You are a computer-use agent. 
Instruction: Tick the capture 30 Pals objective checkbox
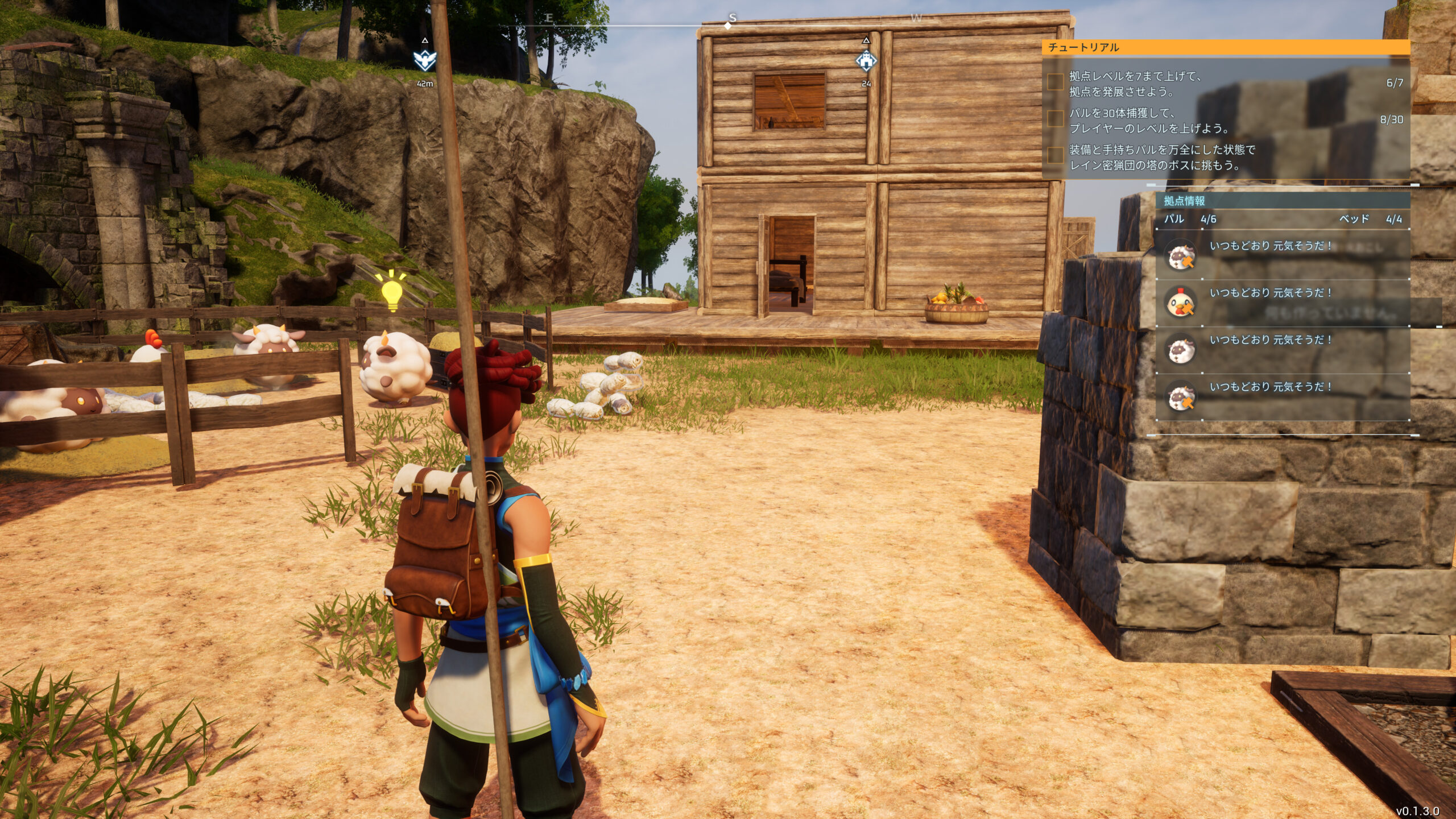tap(1056, 119)
